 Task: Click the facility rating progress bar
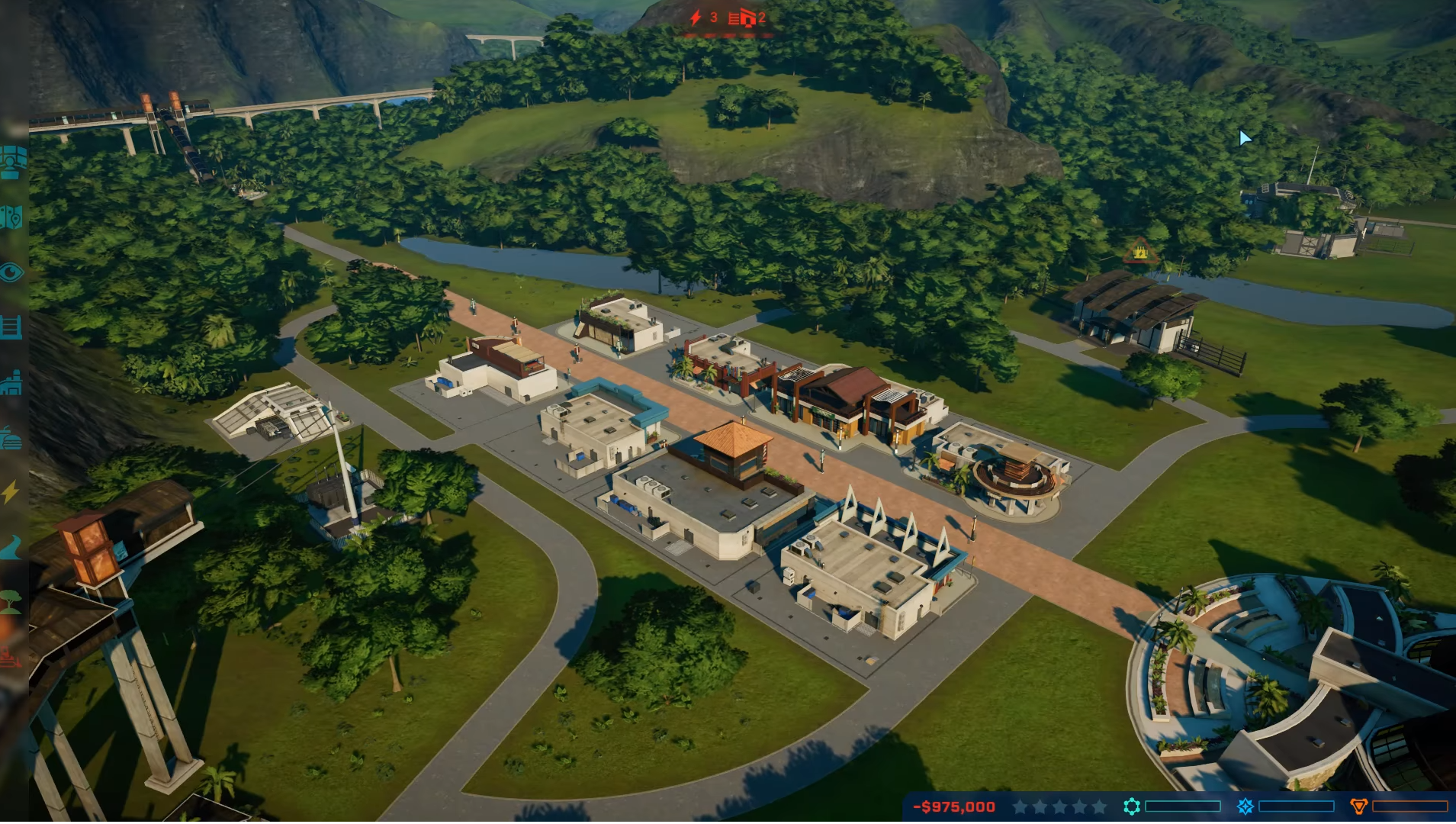coord(1183,806)
